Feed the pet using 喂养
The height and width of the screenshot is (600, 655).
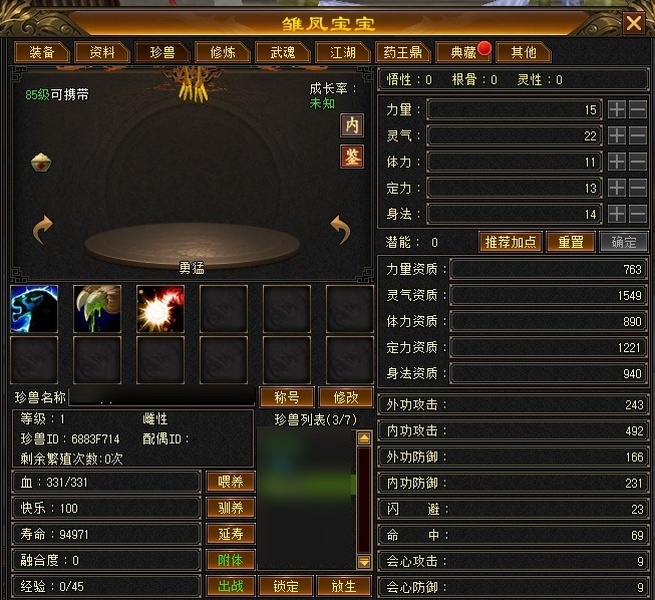[230, 482]
